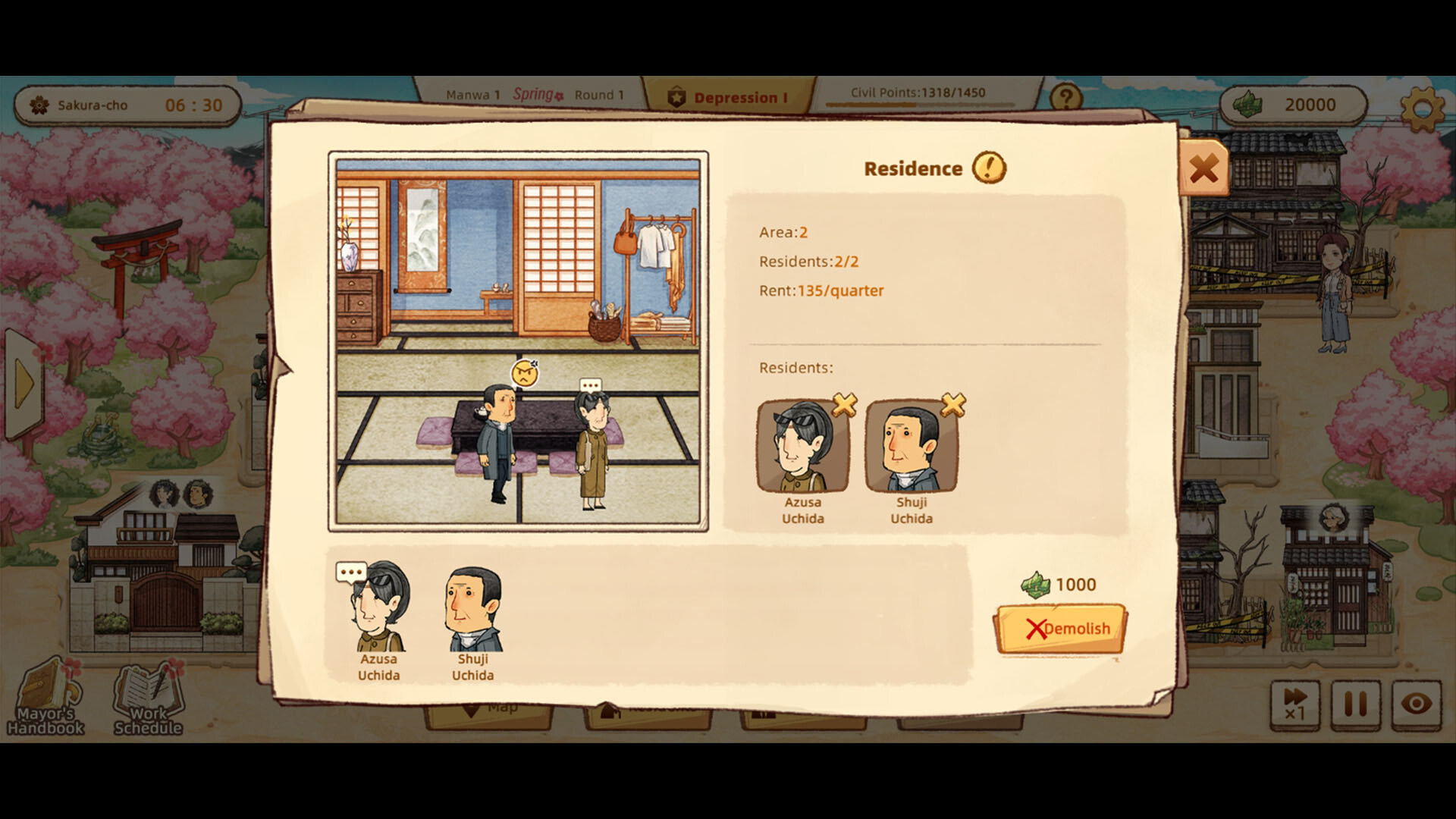
Task: Toggle game speed x1
Action: (1294, 705)
